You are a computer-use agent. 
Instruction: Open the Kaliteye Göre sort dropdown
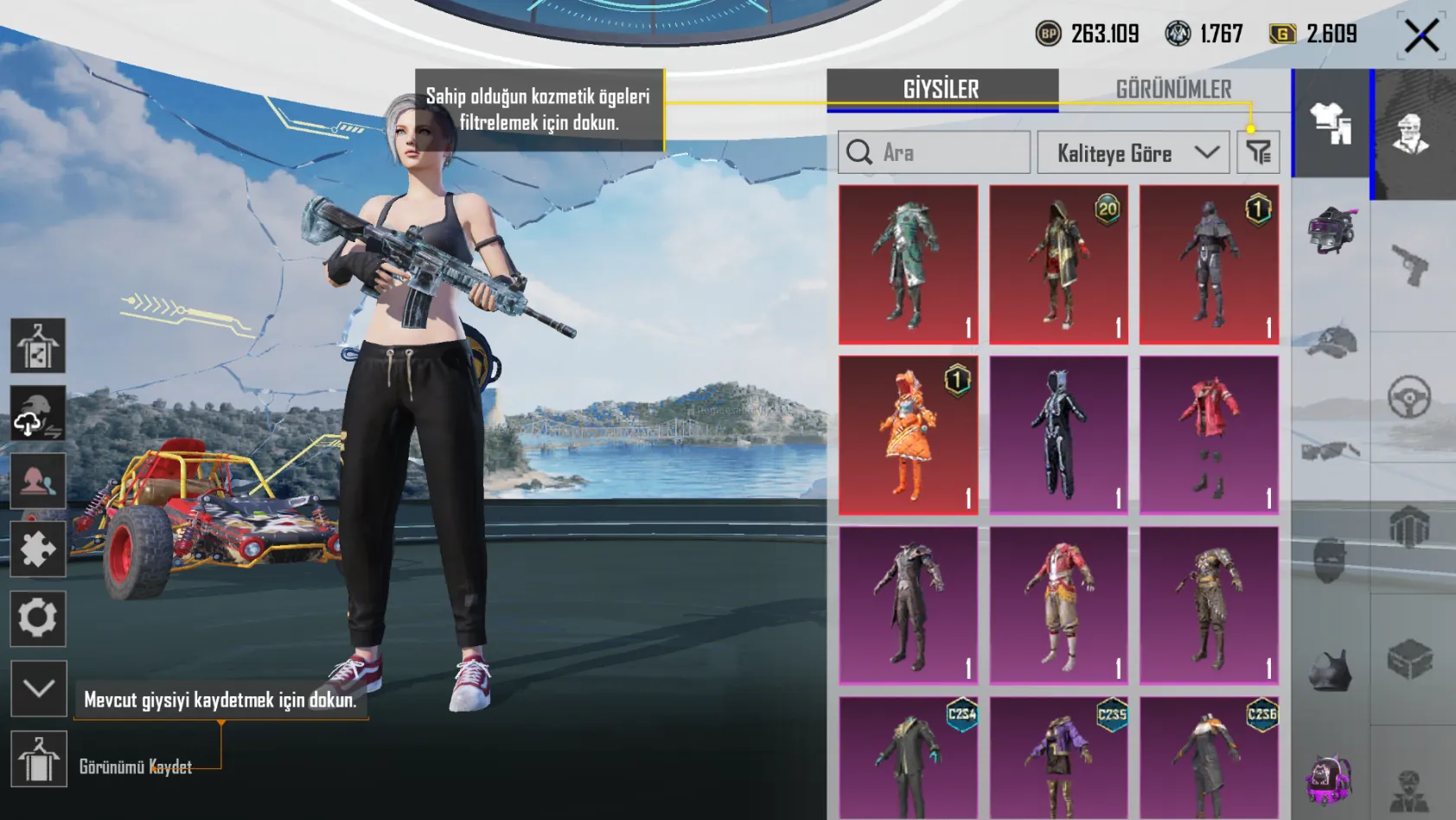pos(1133,153)
